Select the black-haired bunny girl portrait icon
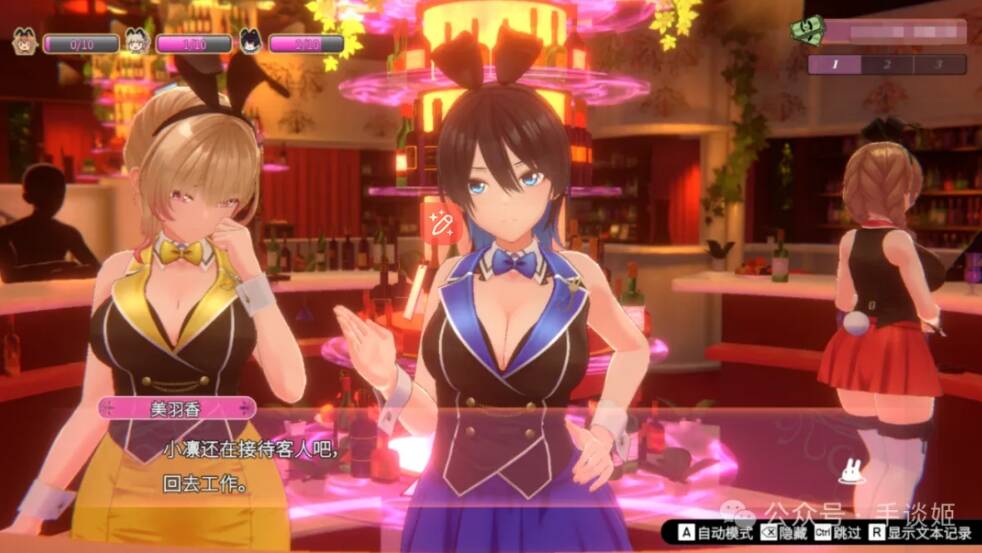Image resolution: width=982 pixels, height=553 pixels. coord(250,43)
